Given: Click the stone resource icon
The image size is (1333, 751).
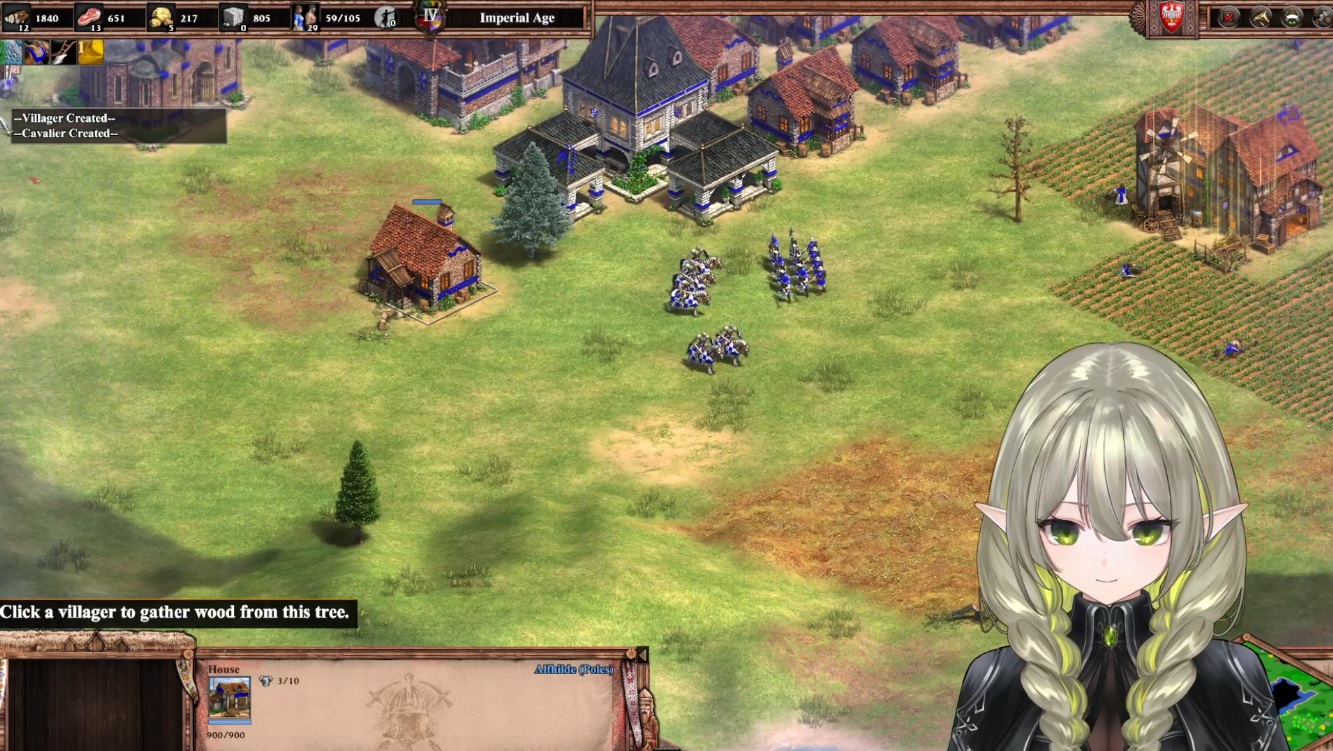Looking at the screenshot, I should point(233,17).
